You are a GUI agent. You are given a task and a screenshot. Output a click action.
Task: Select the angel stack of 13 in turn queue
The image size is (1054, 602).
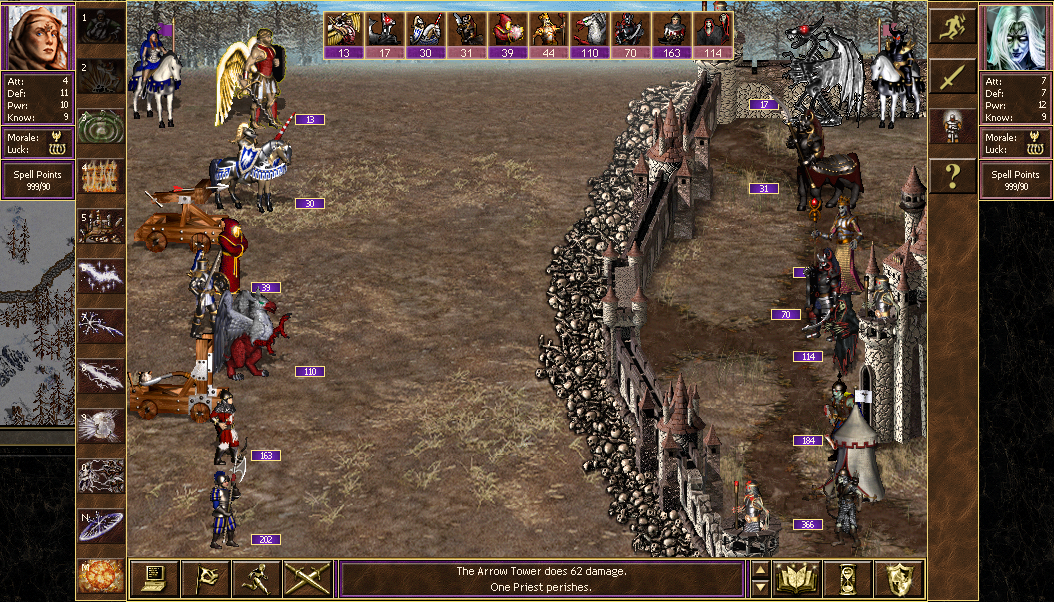[x=344, y=35]
